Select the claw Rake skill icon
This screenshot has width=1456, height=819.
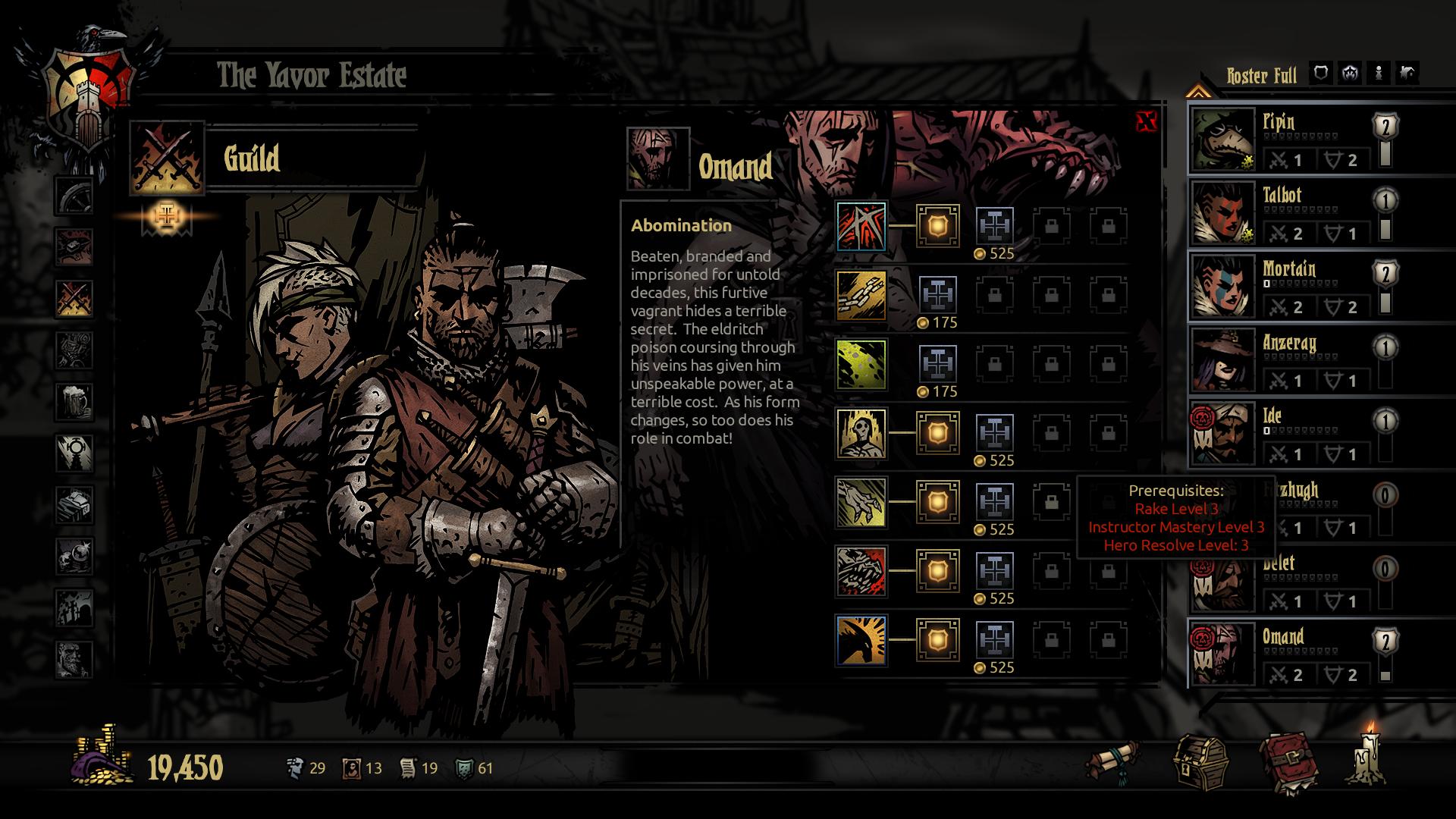861,502
